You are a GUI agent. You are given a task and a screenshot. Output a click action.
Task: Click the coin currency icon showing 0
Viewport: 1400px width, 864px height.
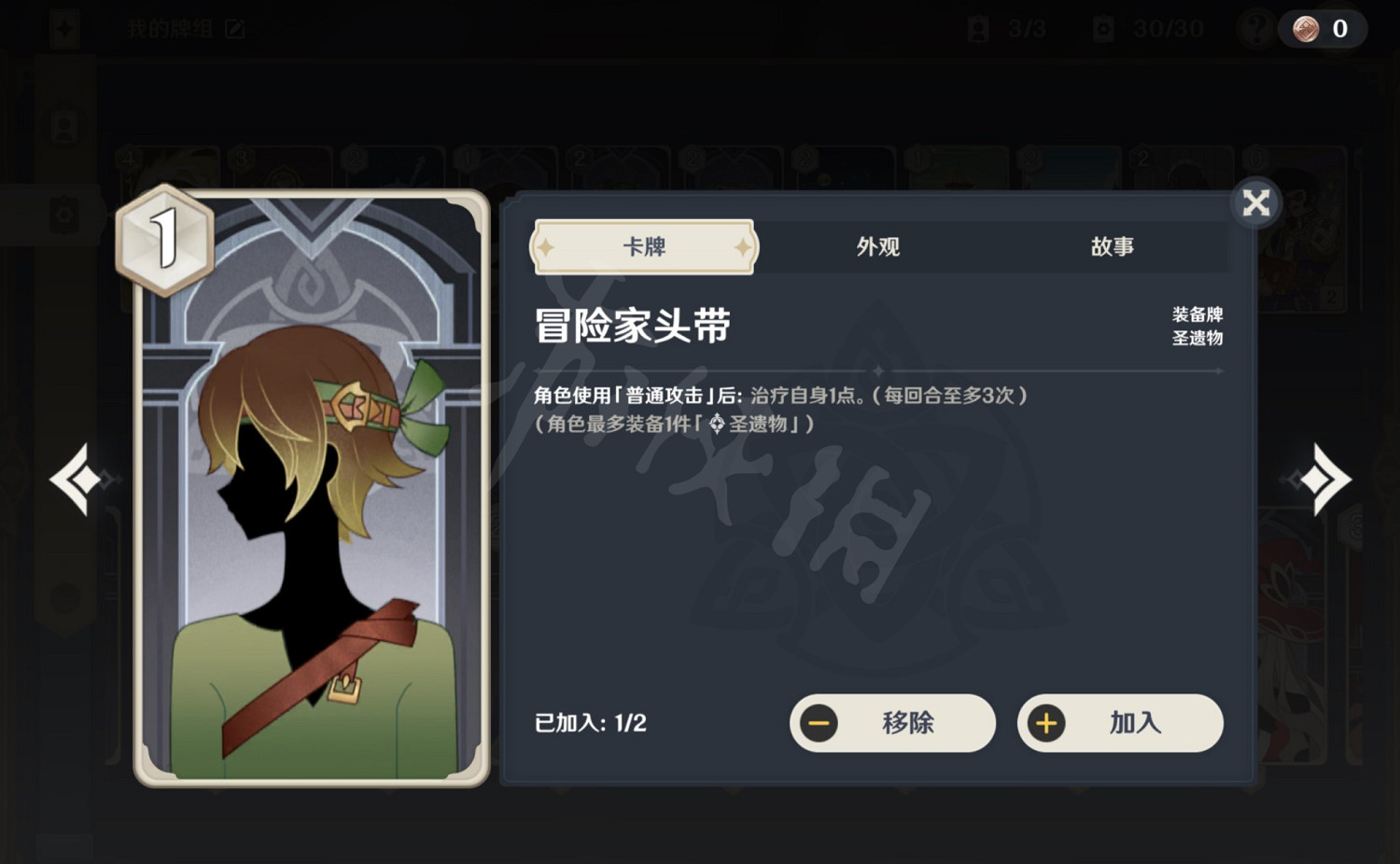tap(1306, 28)
